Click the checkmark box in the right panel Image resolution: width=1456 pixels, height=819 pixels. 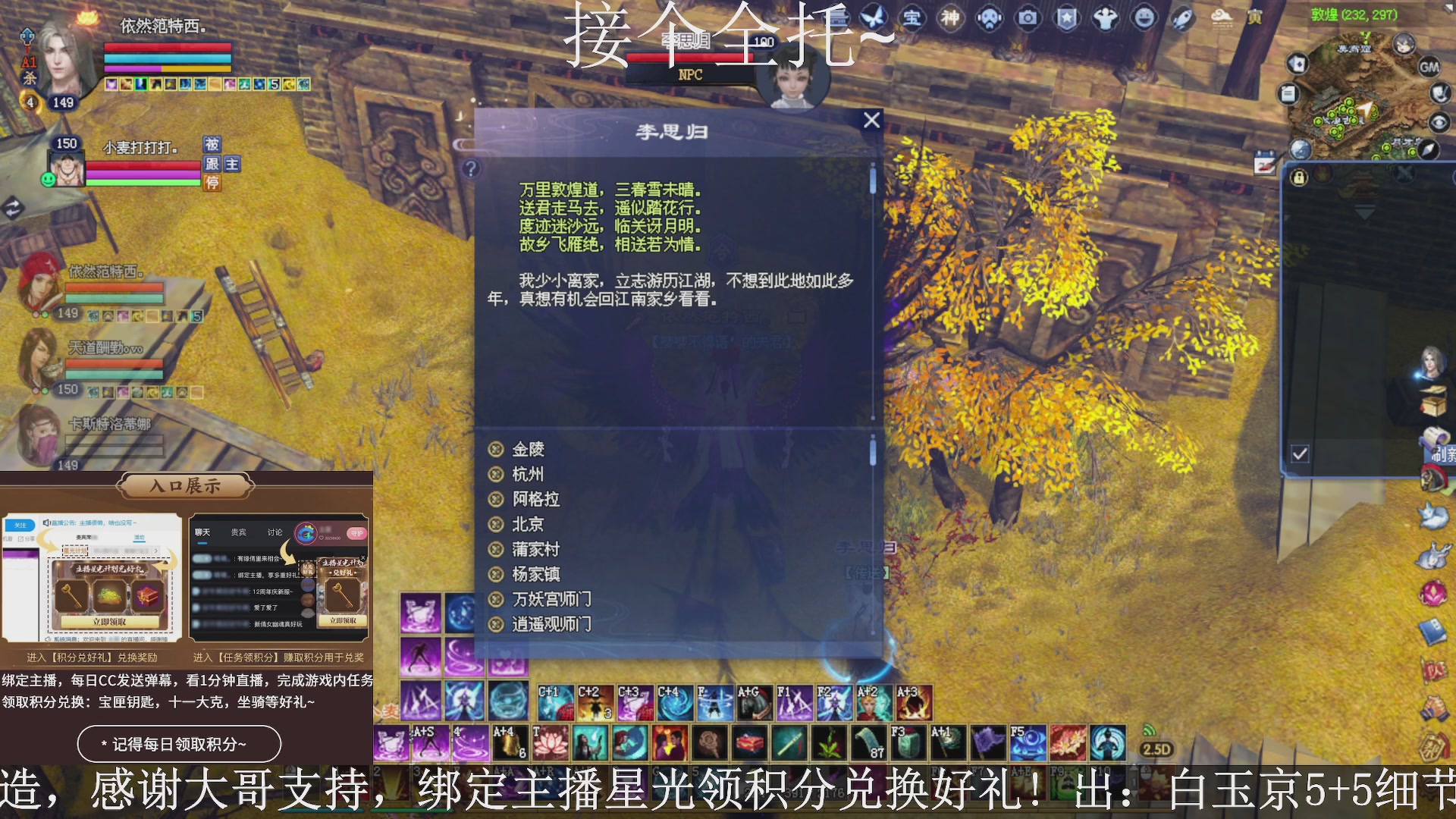tap(1300, 453)
